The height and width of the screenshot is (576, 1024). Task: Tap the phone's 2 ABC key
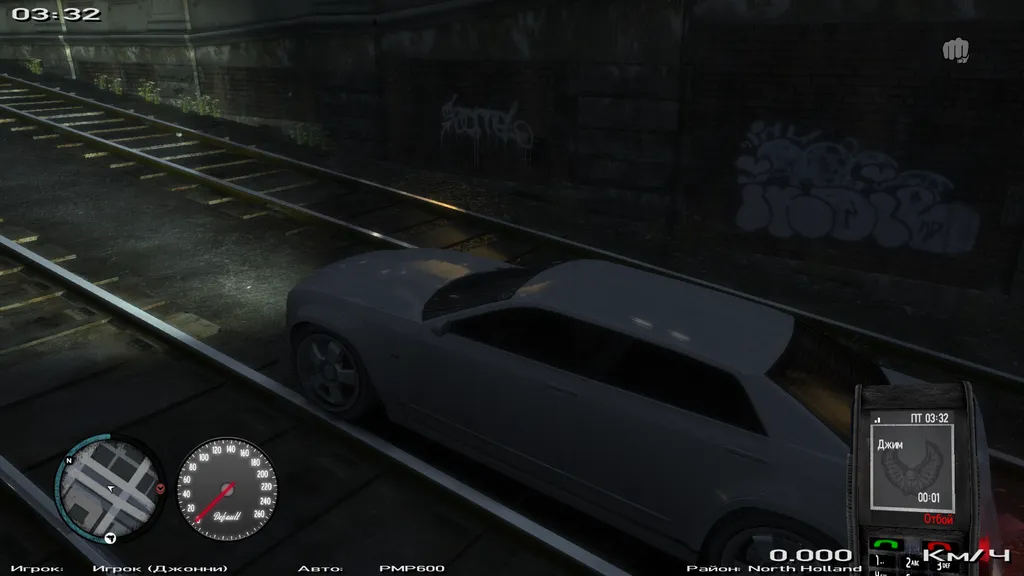[x=912, y=563]
